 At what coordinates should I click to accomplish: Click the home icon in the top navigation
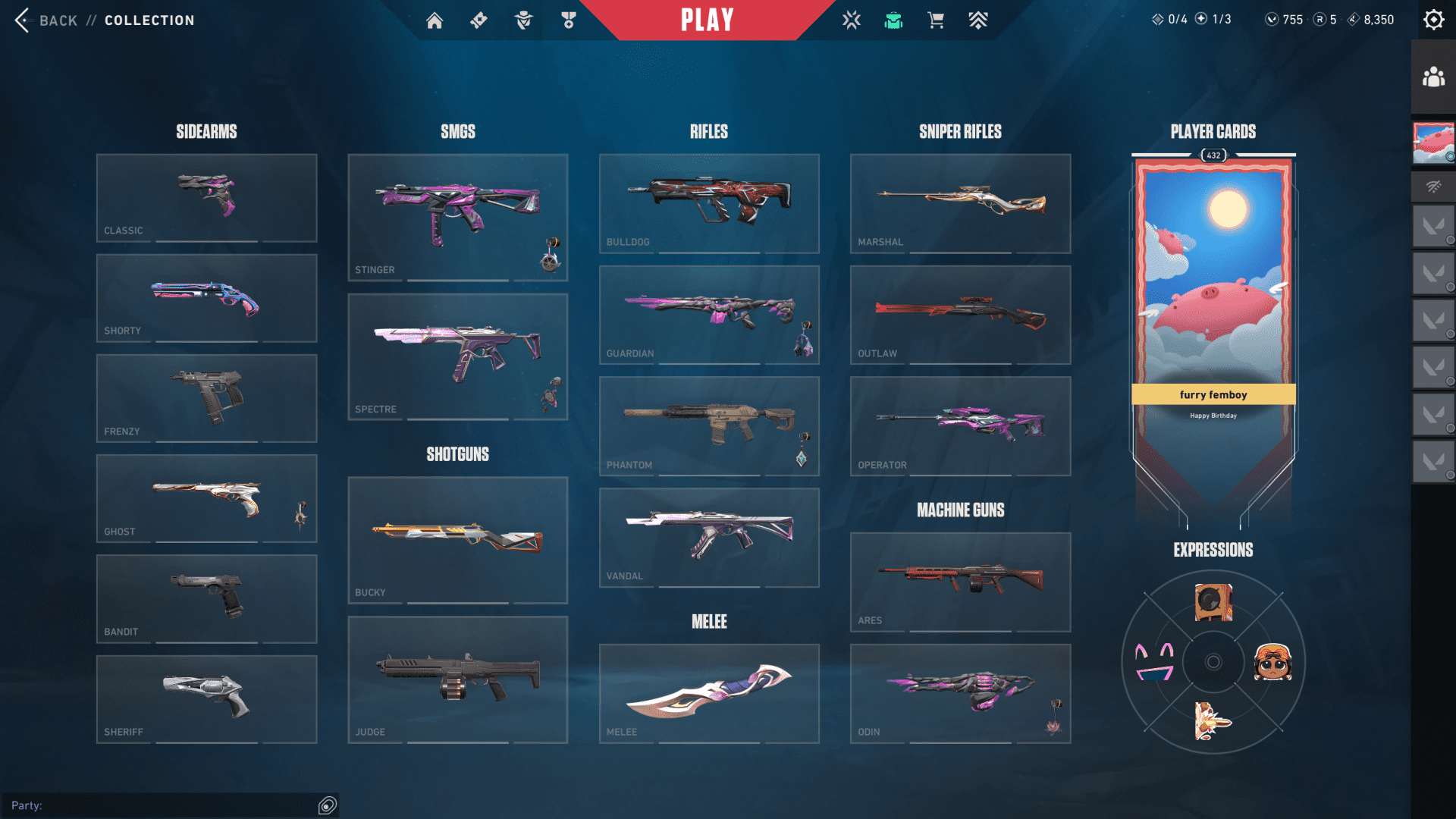coord(435,20)
